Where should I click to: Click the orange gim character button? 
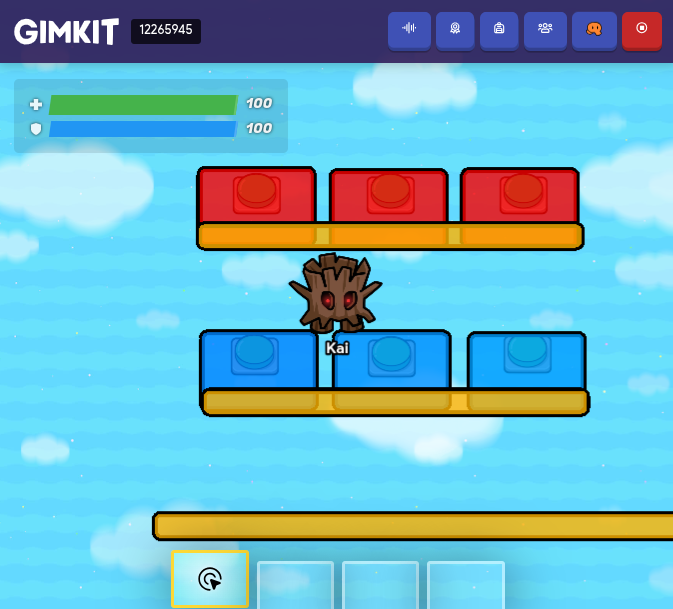pos(594,29)
